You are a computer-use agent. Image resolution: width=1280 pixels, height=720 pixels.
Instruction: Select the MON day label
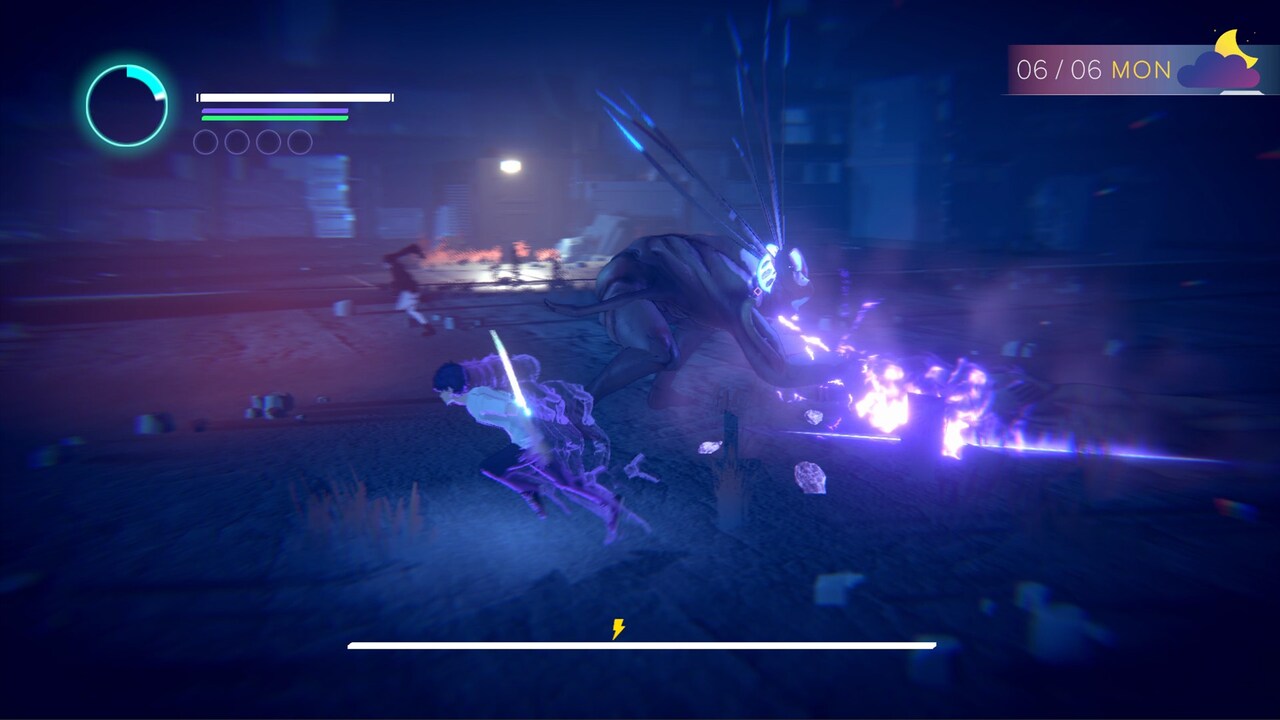click(1141, 69)
